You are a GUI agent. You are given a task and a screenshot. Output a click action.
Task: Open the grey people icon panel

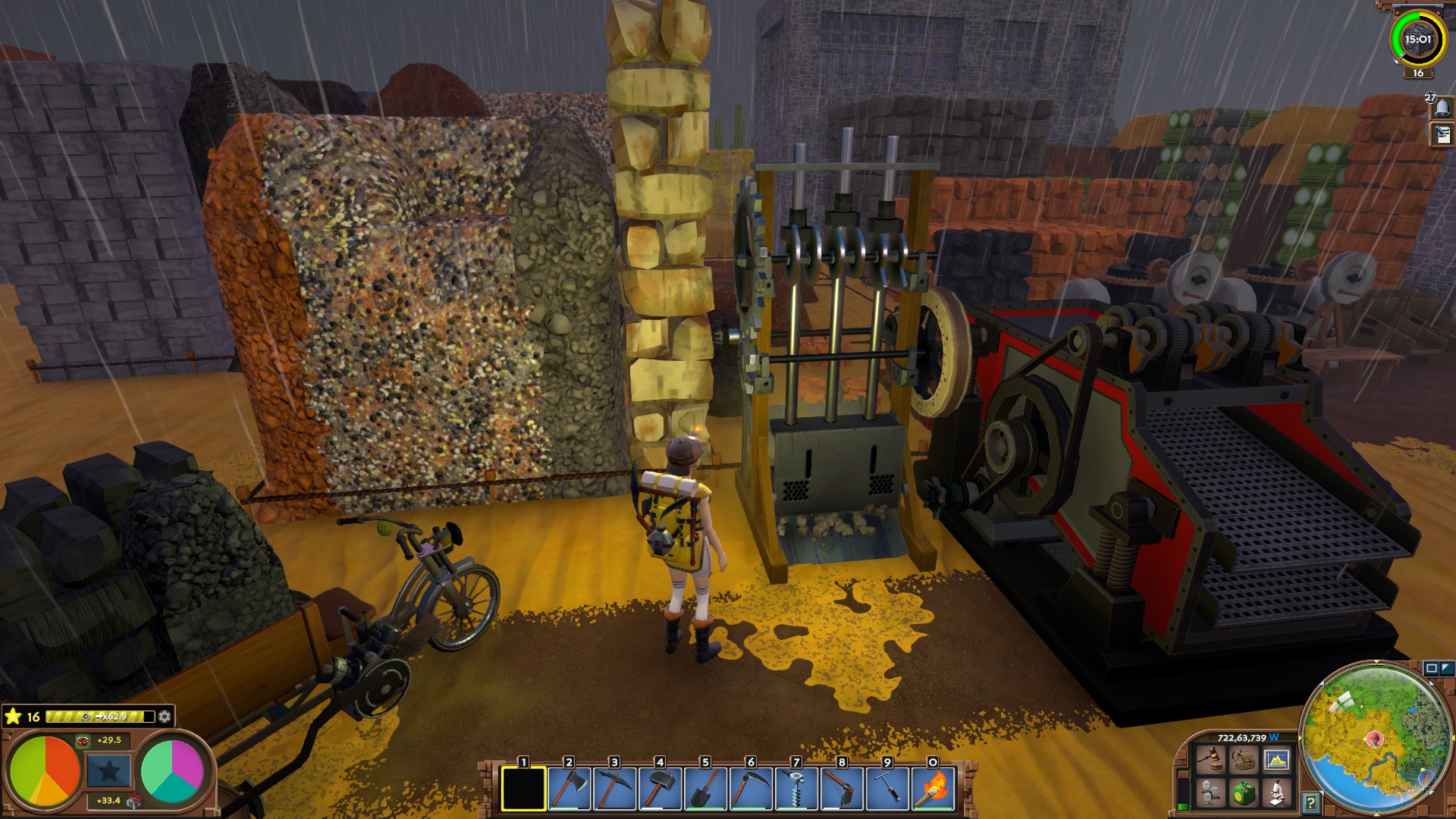[x=1210, y=793]
